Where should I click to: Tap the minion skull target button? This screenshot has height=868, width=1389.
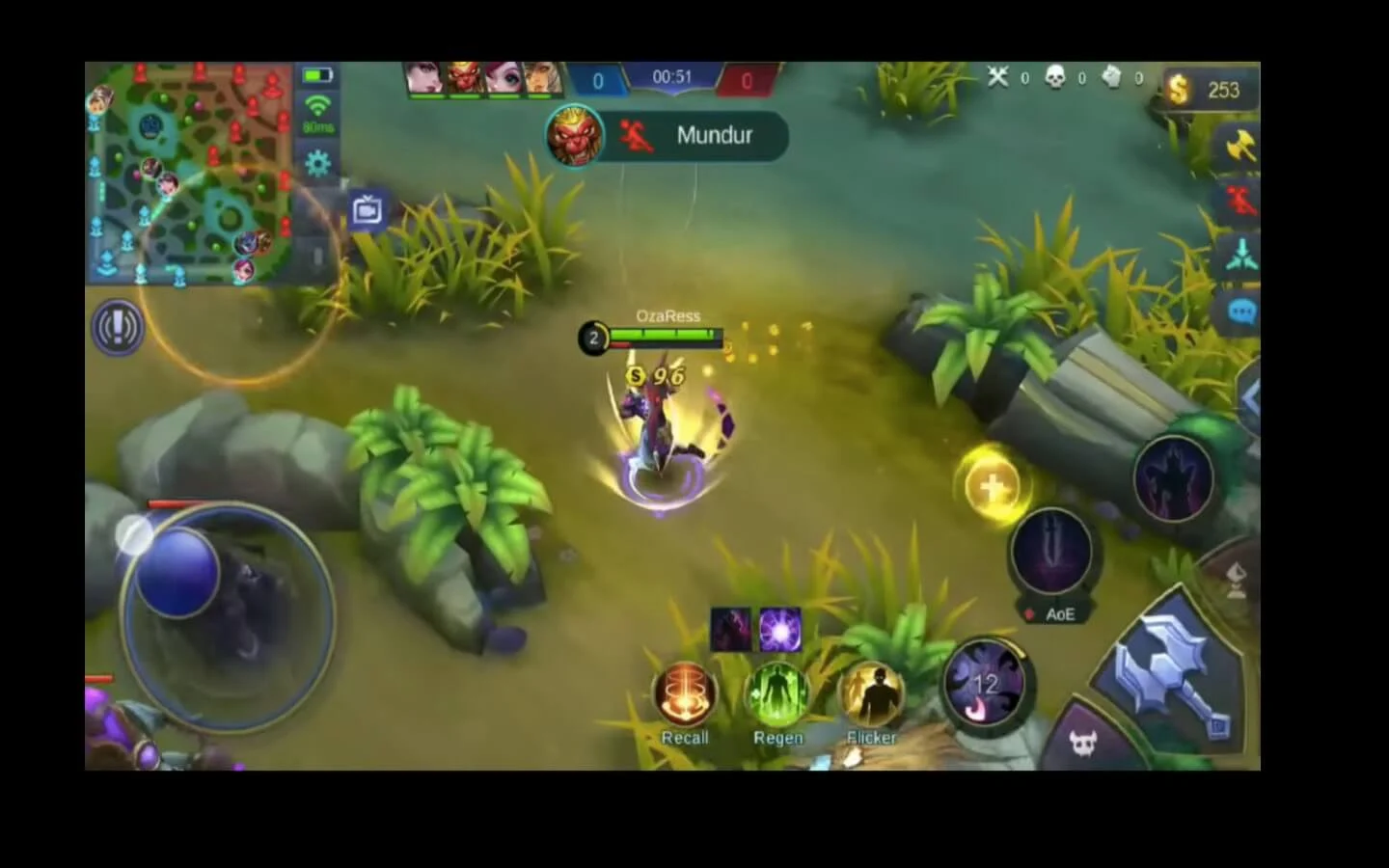(1083, 743)
